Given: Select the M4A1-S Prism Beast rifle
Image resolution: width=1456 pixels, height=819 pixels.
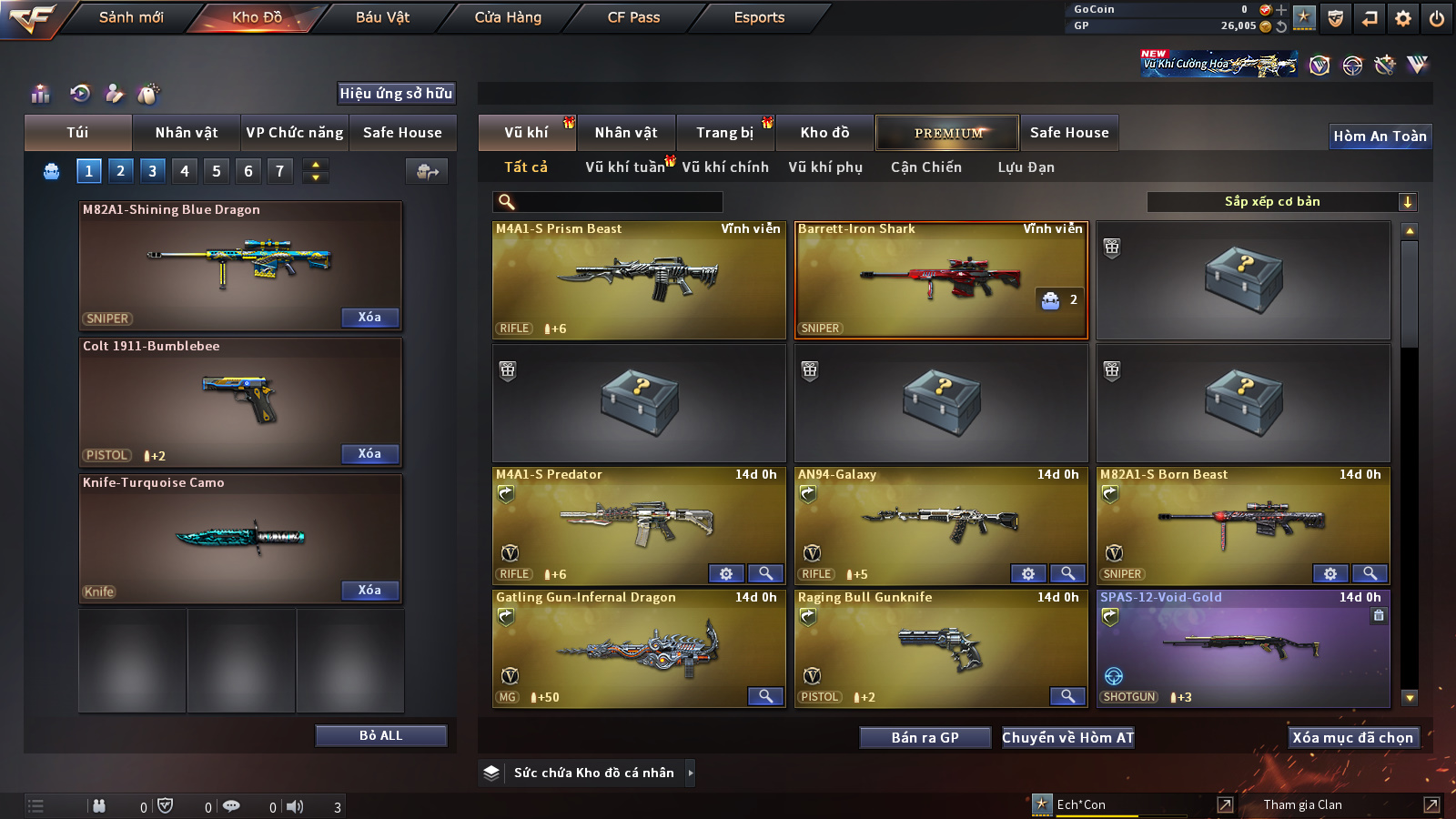Looking at the screenshot, I should pyautogui.click(x=639, y=280).
